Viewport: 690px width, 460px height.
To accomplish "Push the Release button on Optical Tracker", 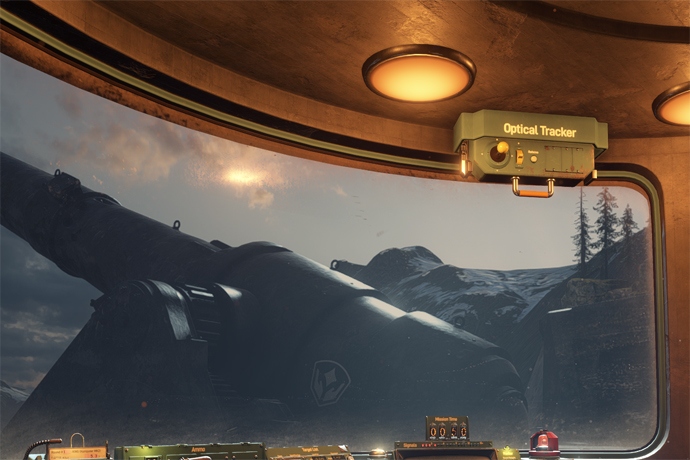I will point(535,159).
